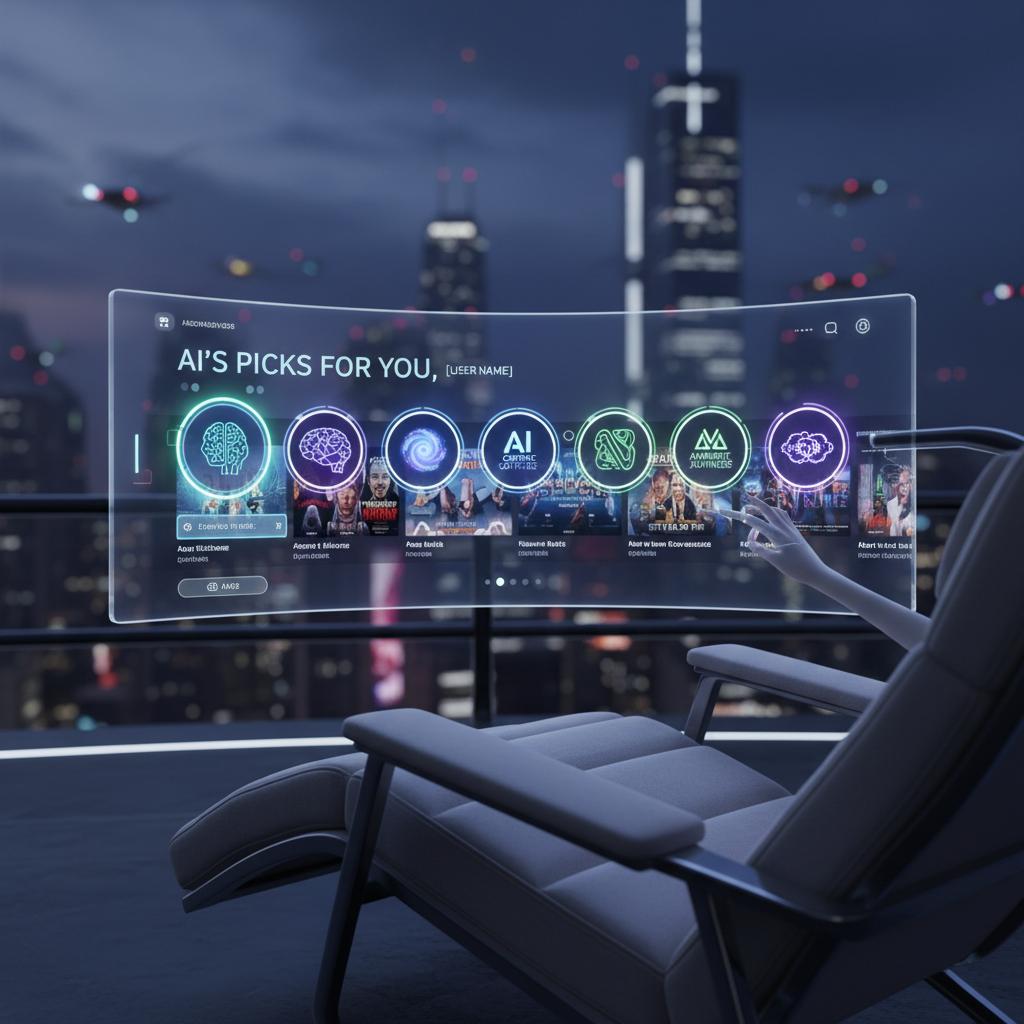
Task: Click the highlighted button under the first poster
Action: [x=232, y=526]
